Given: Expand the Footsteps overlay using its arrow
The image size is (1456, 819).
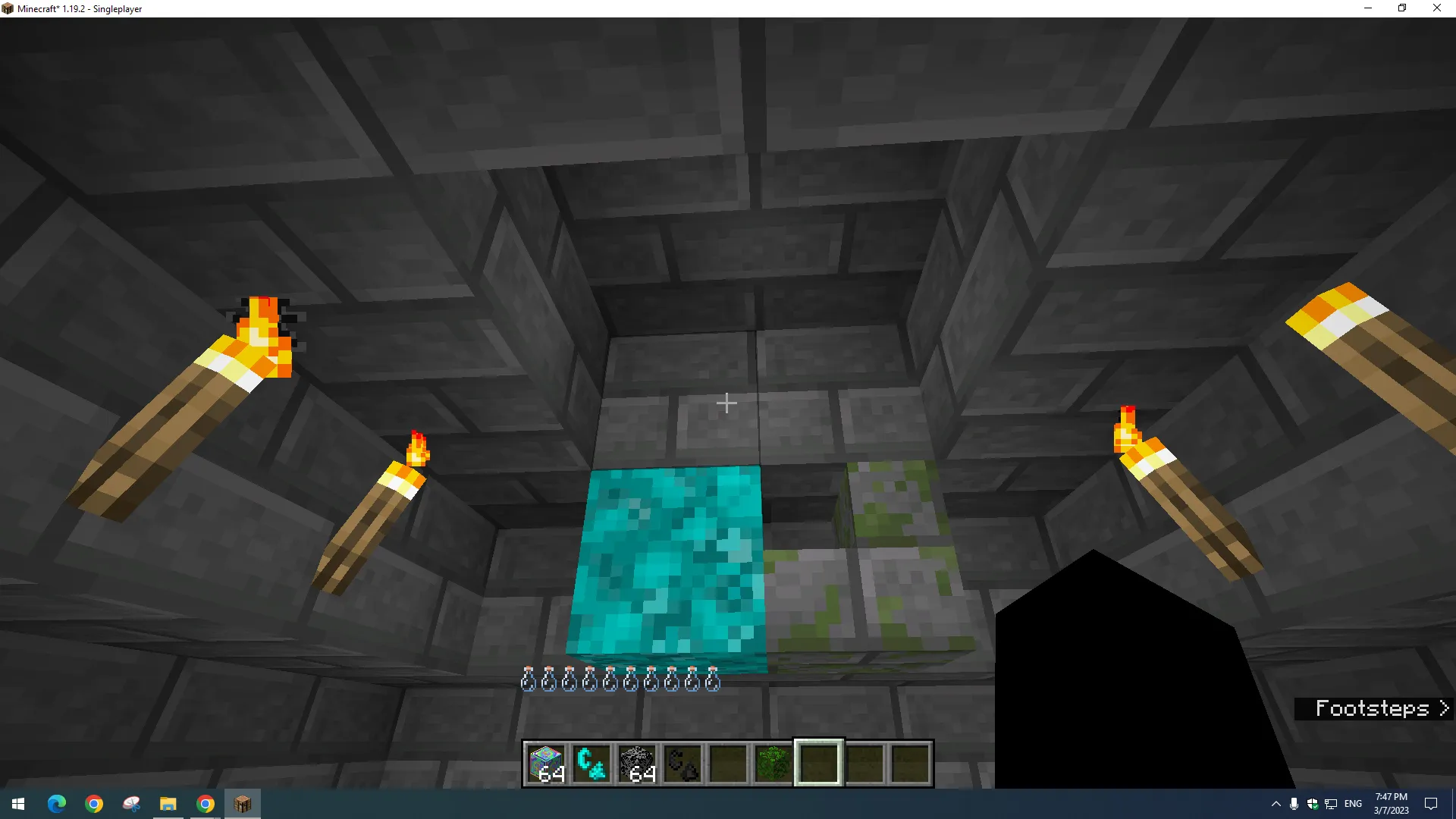Looking at the screenshot, I should click(1443, 708).
